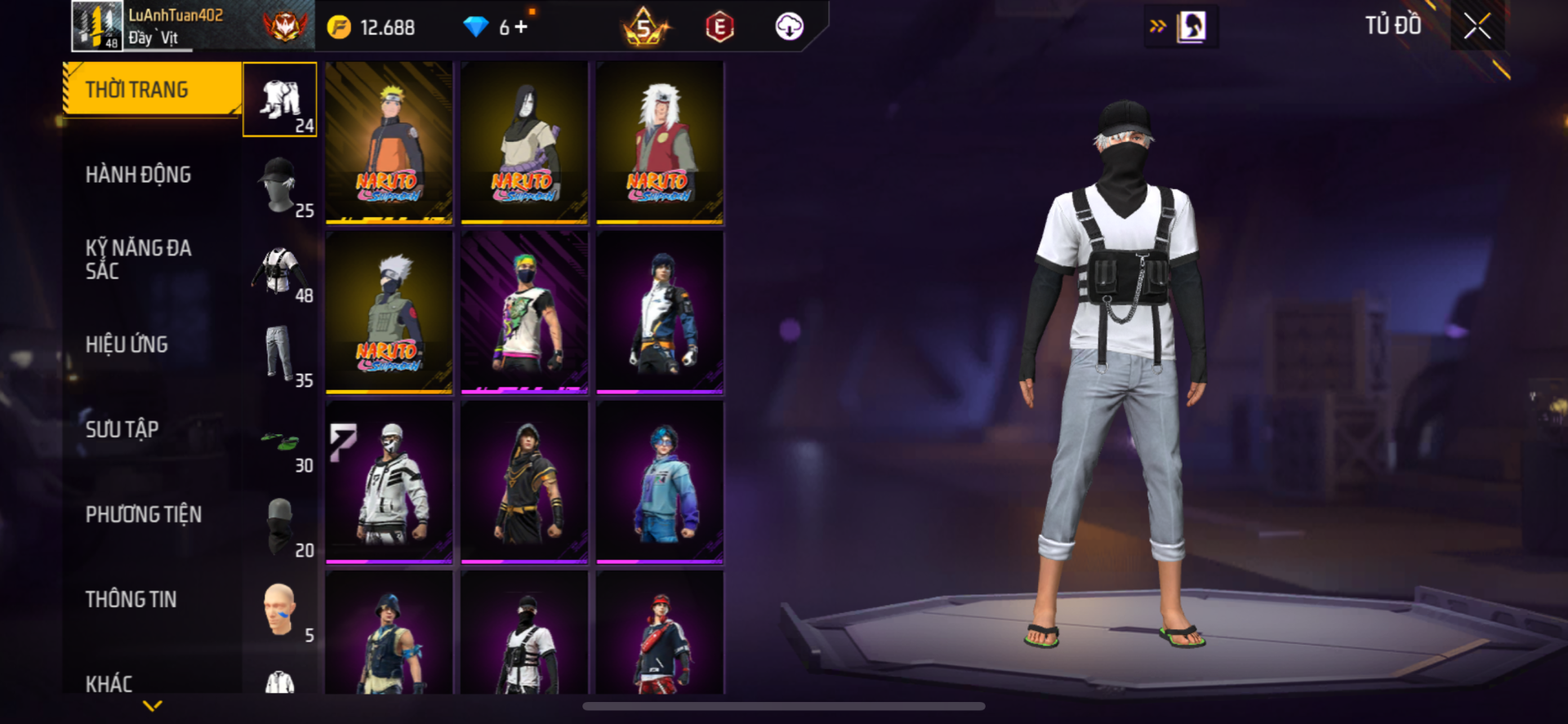1568x724 pixels.
Task: Open the Sưu Tập tab
Action: pyautogui.click(x=122, y=429)
